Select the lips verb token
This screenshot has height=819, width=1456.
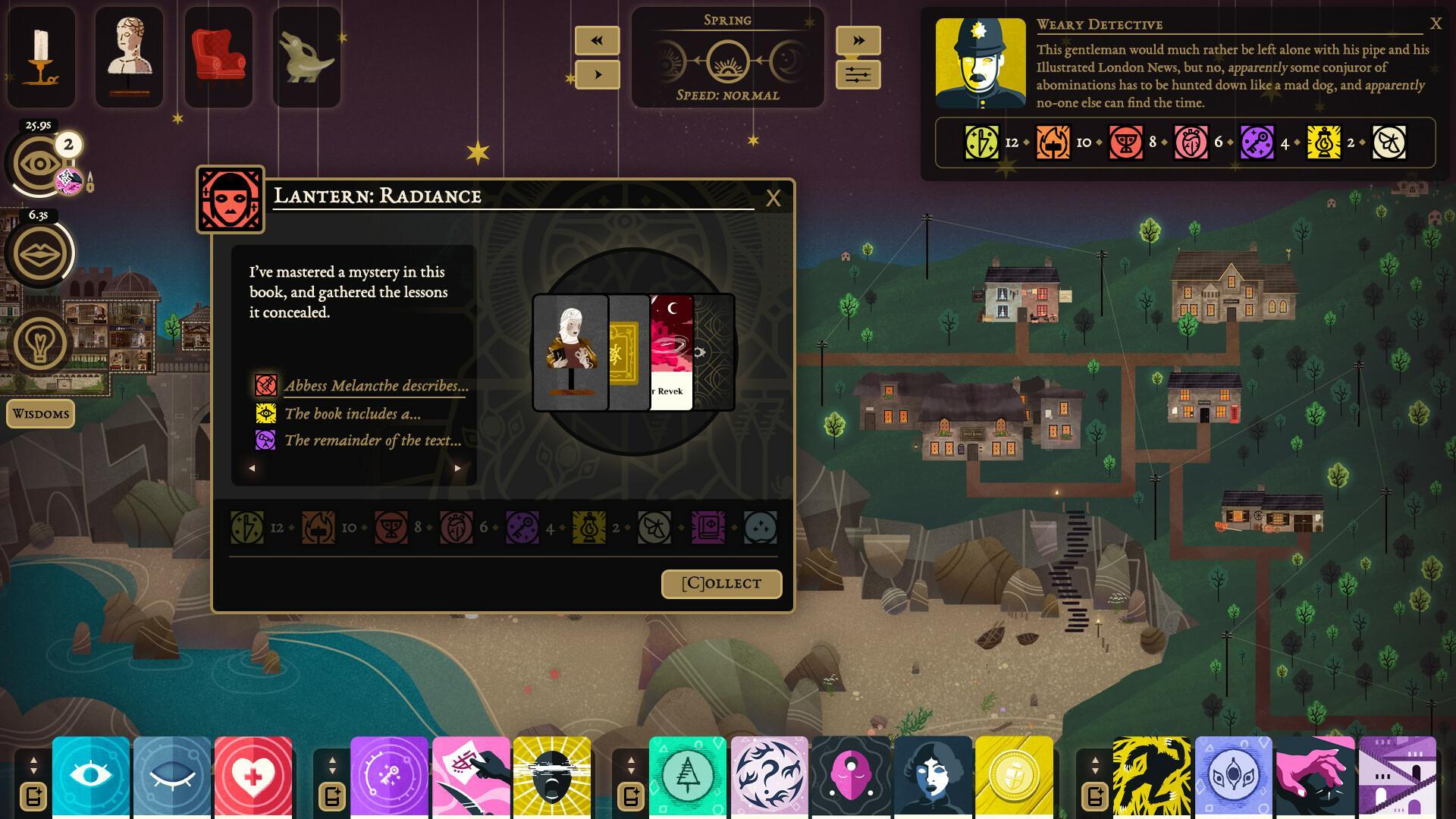(x=39, y=253)
